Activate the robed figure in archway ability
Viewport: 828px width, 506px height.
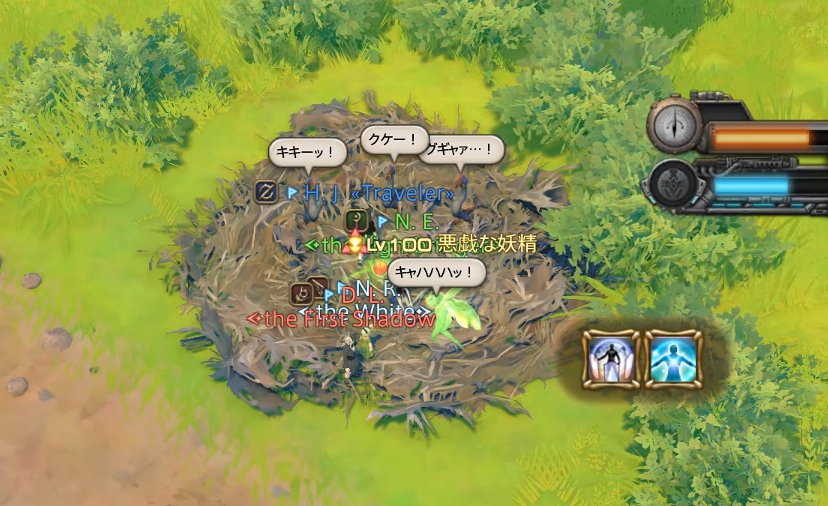coord(610,358)
